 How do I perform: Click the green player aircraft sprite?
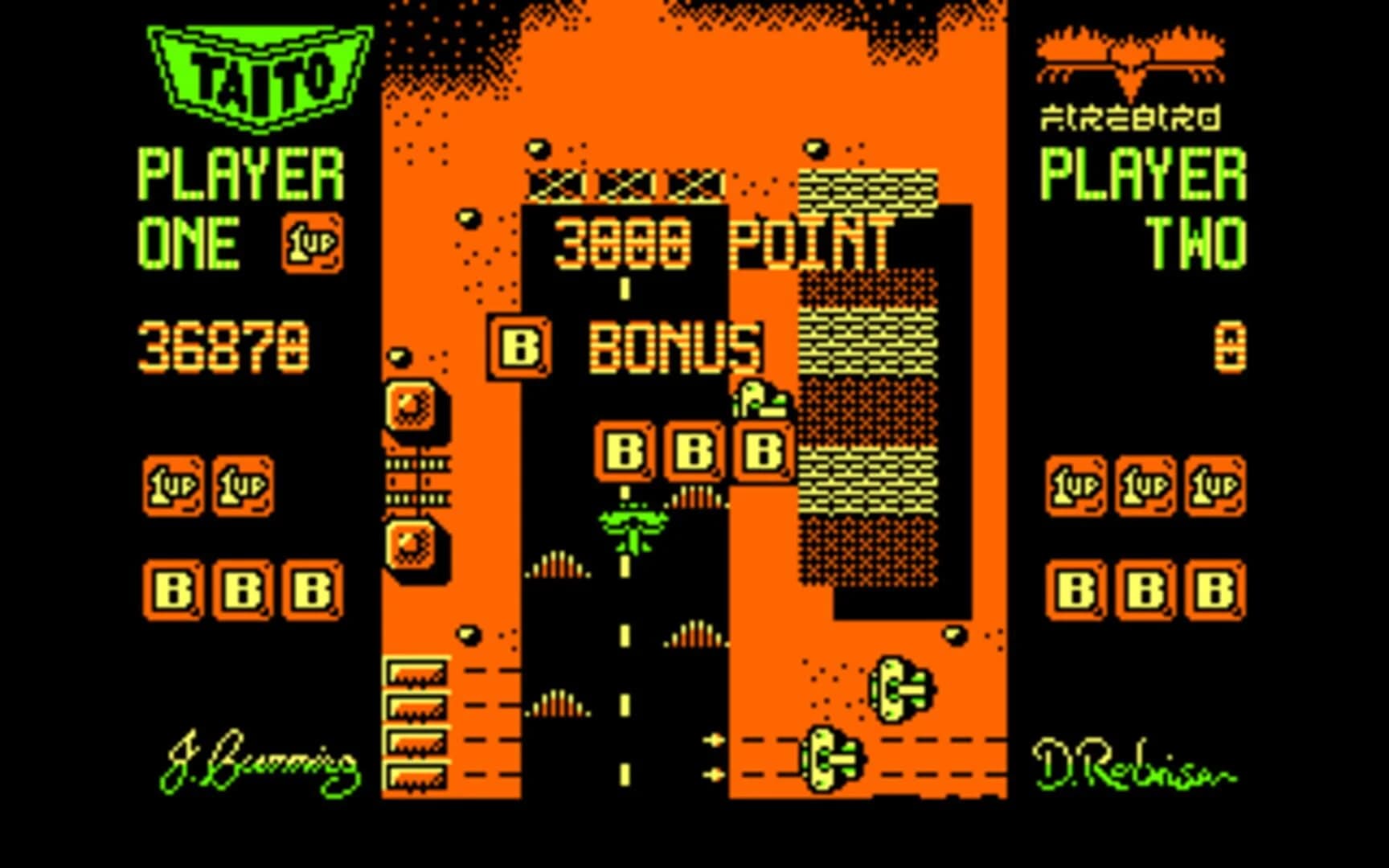(635, 526)
